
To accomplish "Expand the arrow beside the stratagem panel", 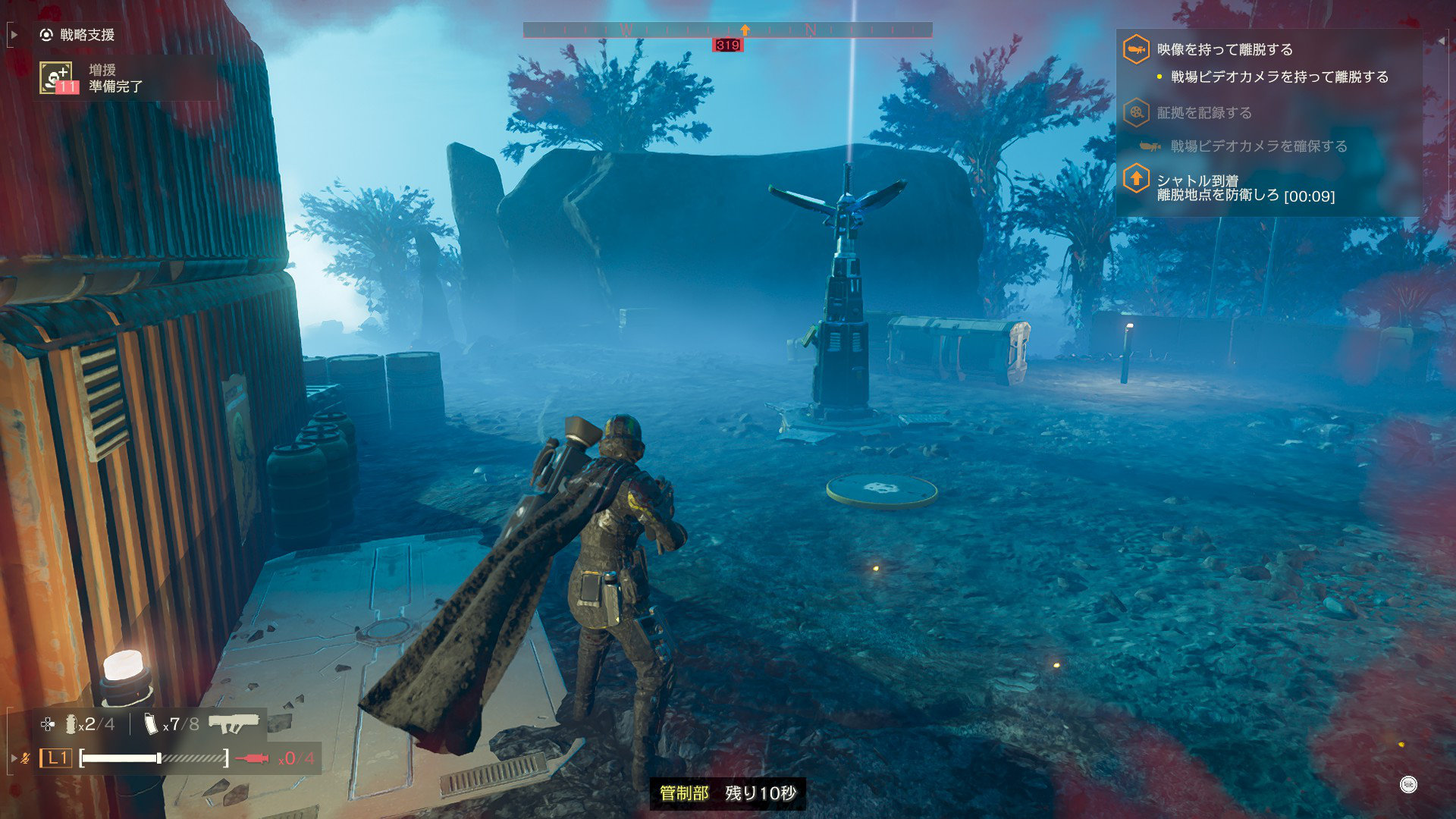I will click(x=14, y=35).
